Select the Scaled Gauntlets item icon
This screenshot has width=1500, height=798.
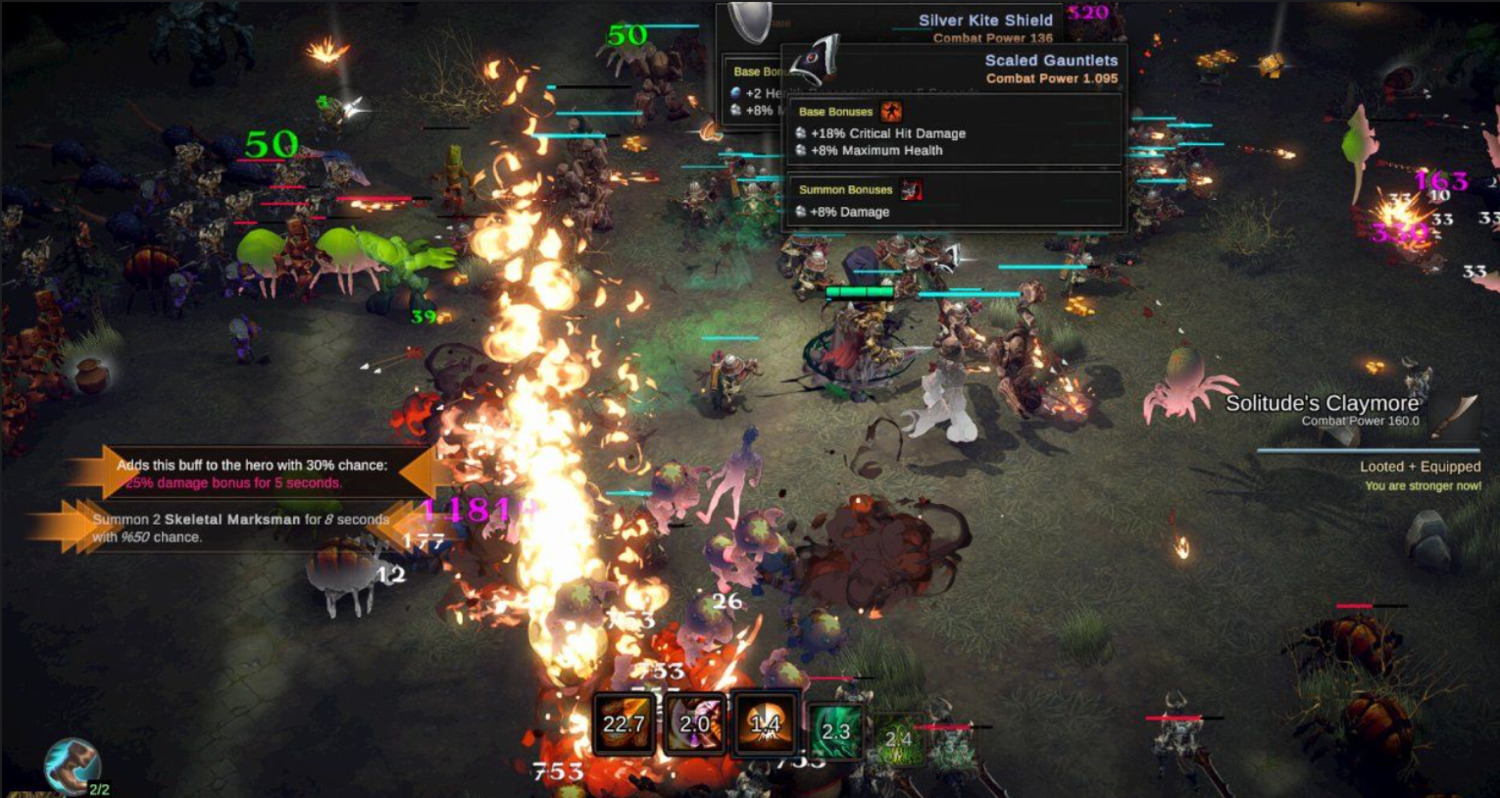coord(812,62)
